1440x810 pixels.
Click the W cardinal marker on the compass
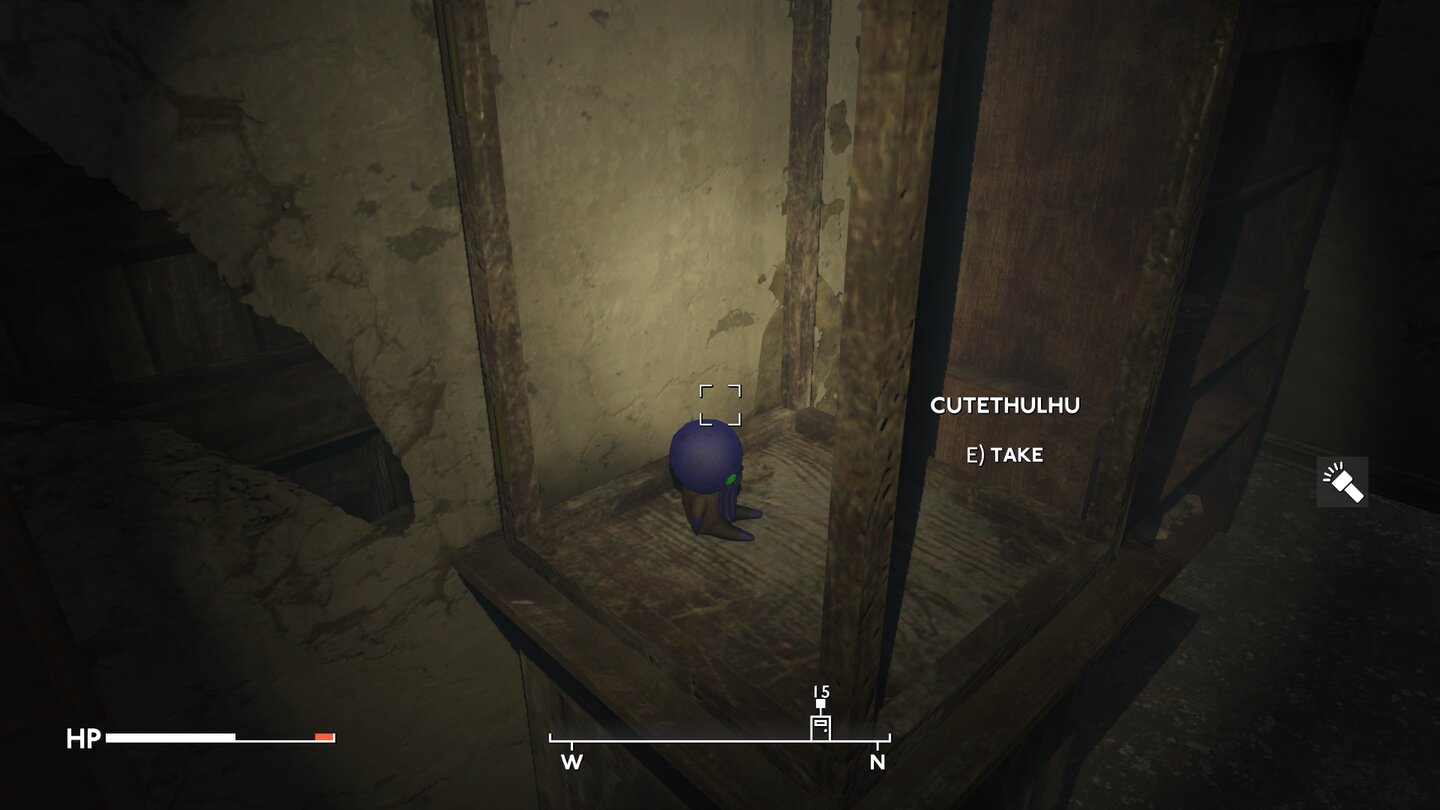[571, 761]
